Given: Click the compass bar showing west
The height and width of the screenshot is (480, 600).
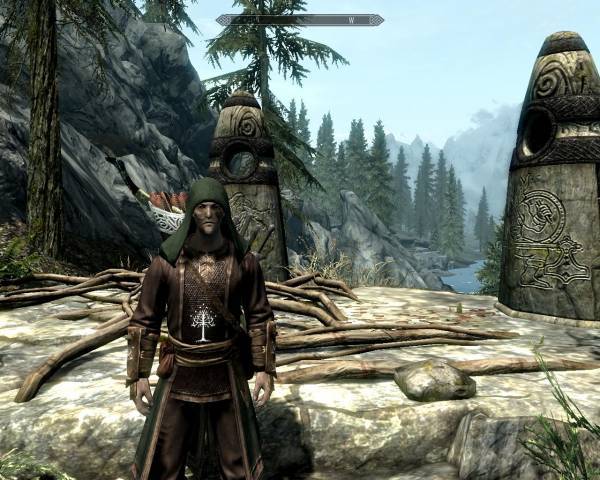Looking at the screenshot, I should [299, 19].
